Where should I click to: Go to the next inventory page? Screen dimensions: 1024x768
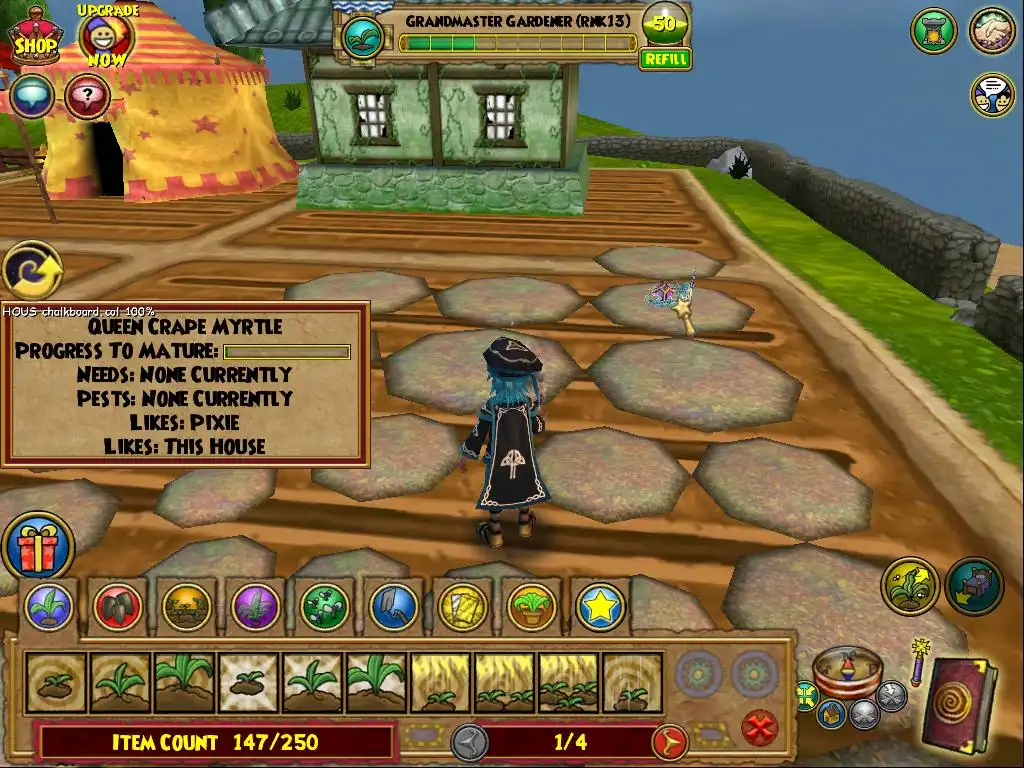pos(668,742)
